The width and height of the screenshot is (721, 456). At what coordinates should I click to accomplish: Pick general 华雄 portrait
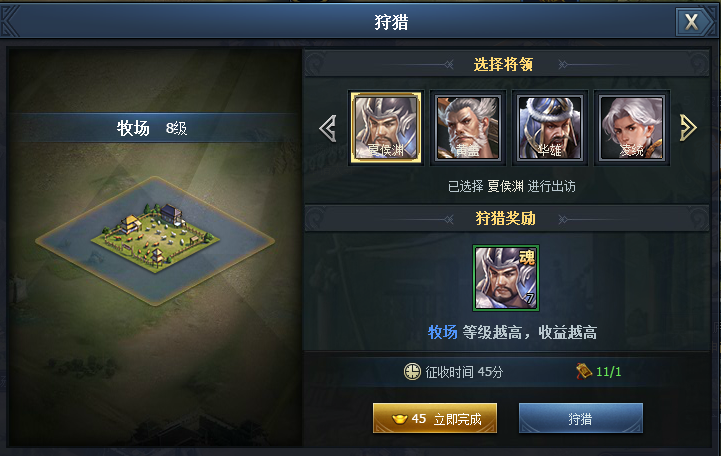pos(549,127)
